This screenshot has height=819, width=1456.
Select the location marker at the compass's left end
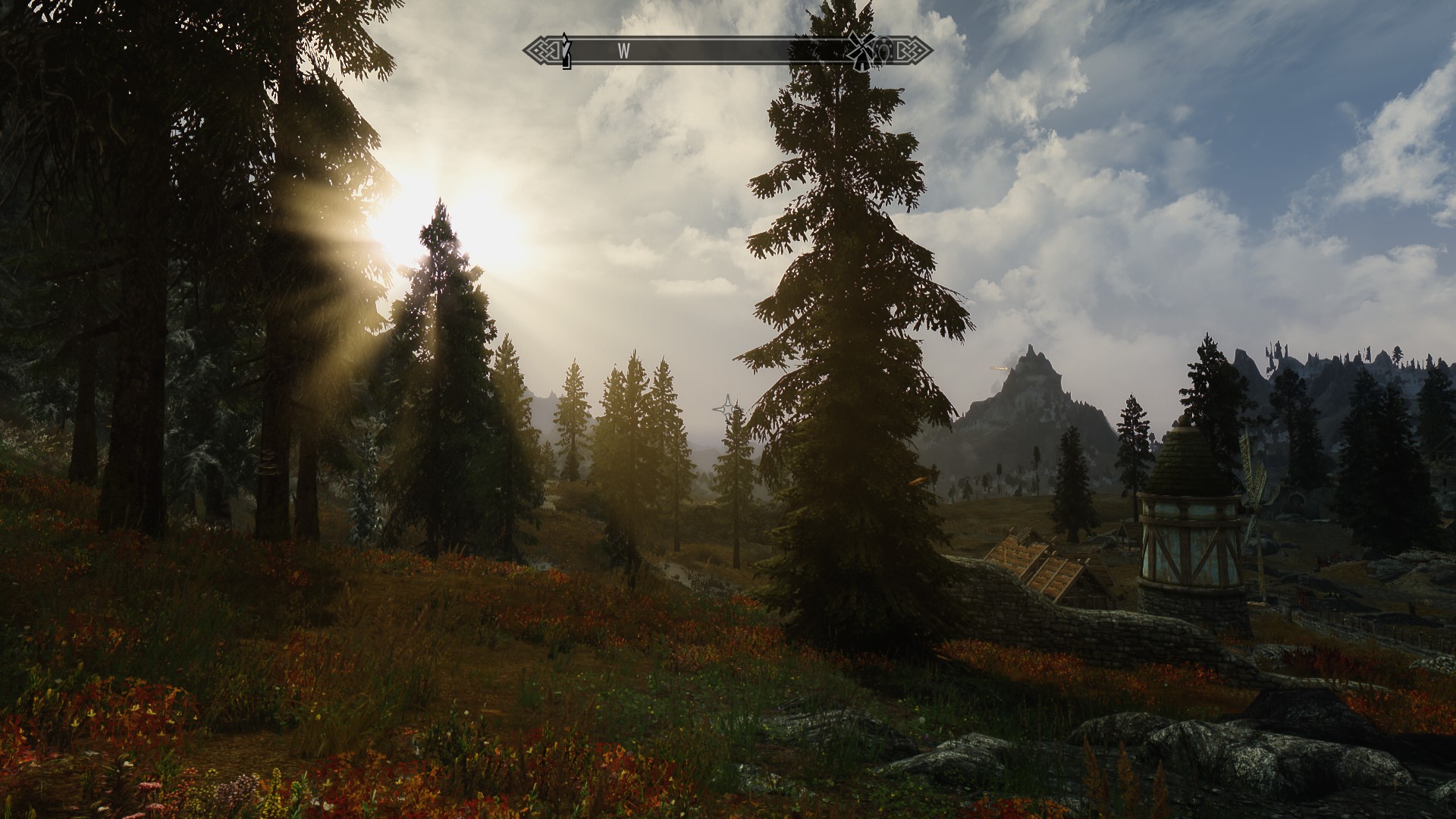pyautogui.click(x=564, y=52)
